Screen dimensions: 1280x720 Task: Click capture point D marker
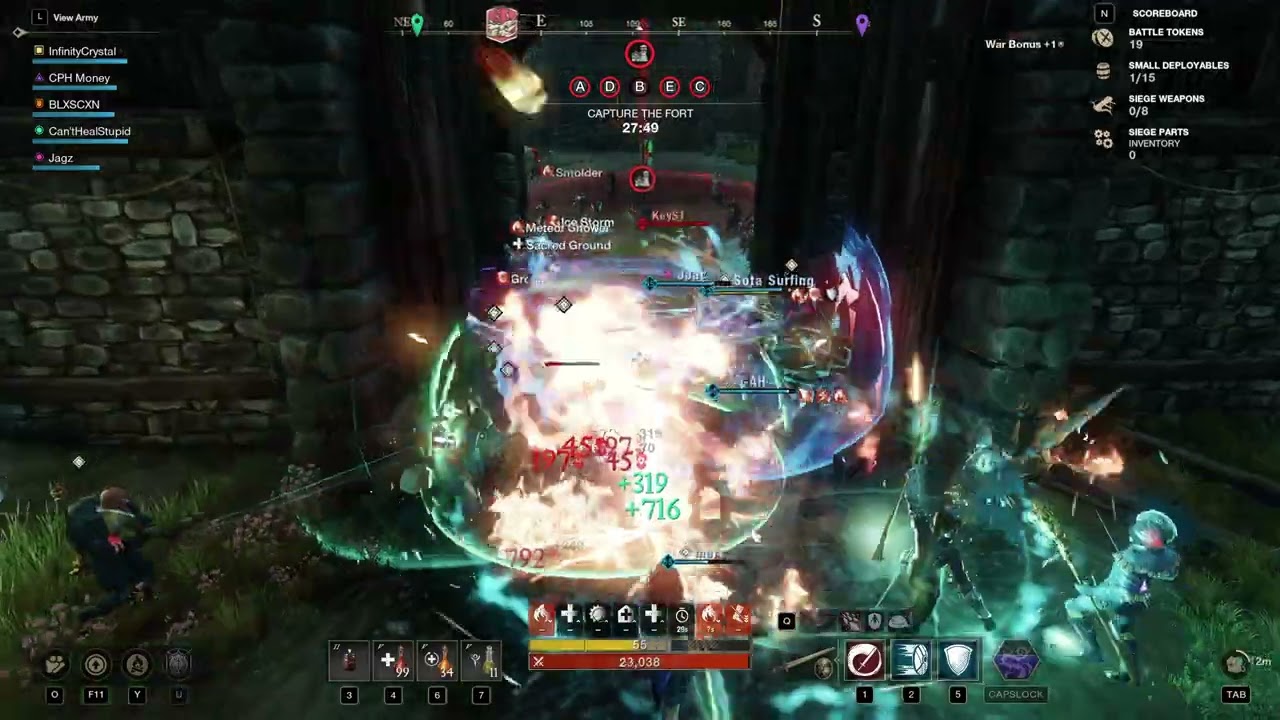[610, 87]
